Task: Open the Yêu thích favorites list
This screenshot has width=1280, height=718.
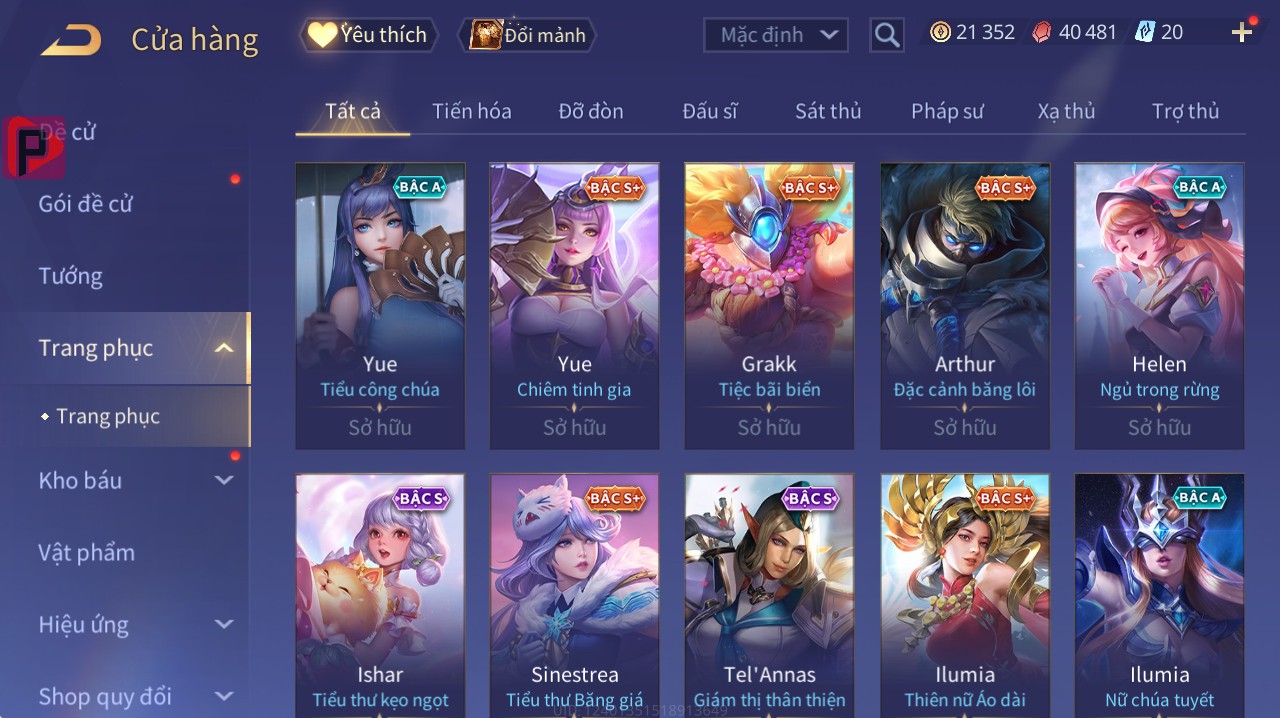Action: [368, 35]
